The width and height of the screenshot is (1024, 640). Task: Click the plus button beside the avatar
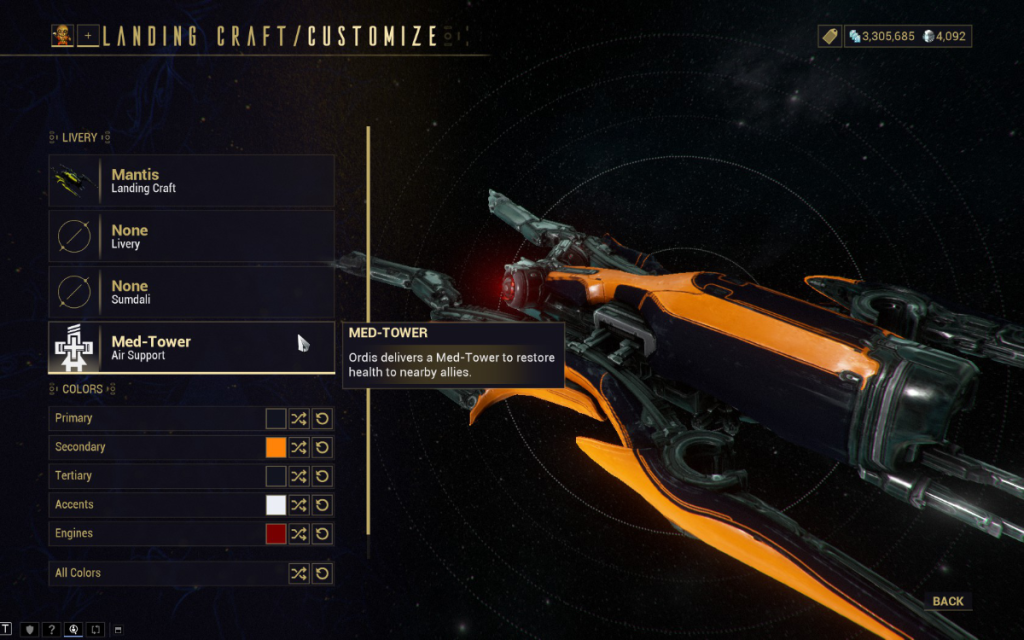point(88,36)
